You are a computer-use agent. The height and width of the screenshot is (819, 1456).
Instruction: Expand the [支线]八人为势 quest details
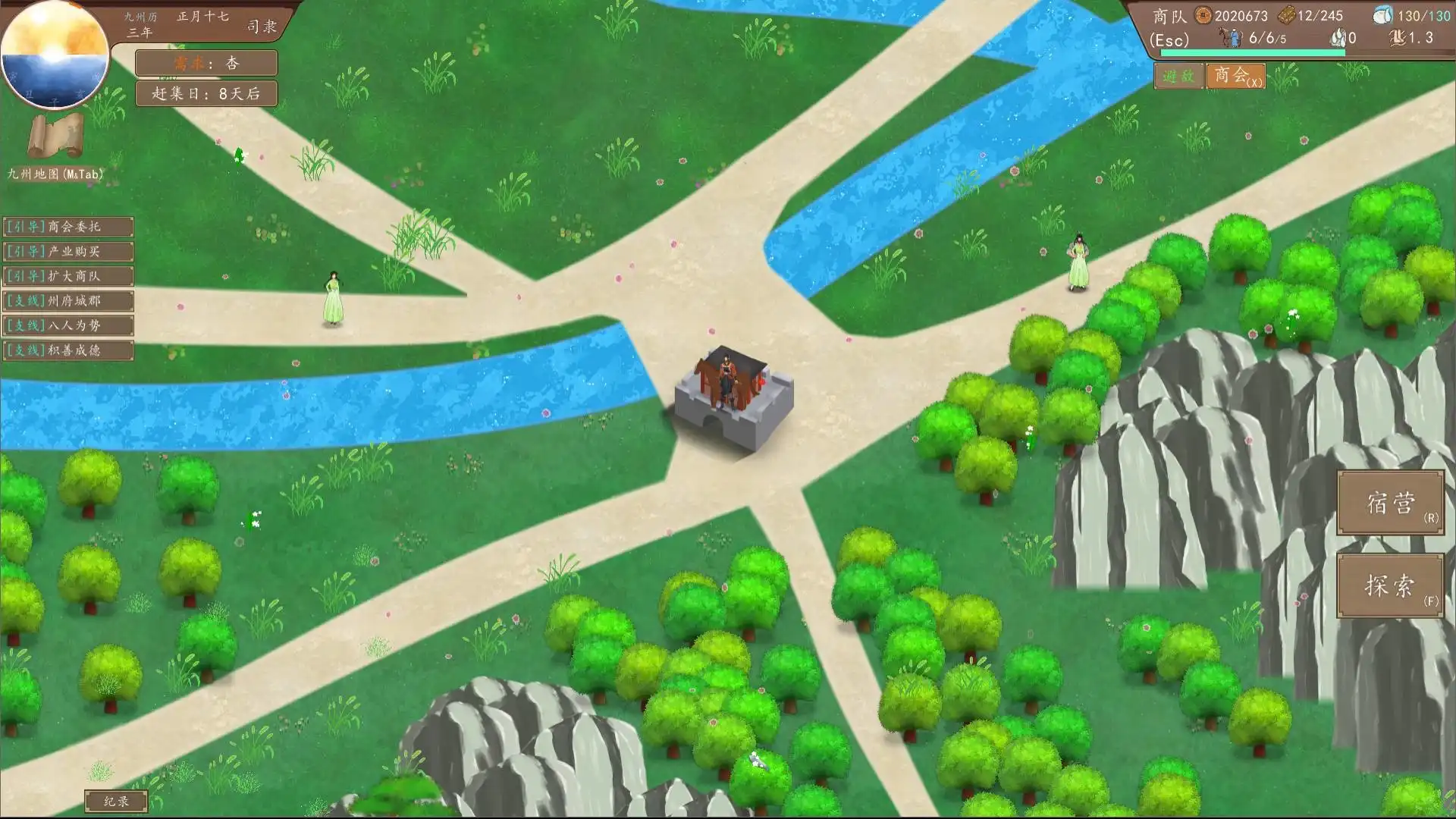coord(67,326)
